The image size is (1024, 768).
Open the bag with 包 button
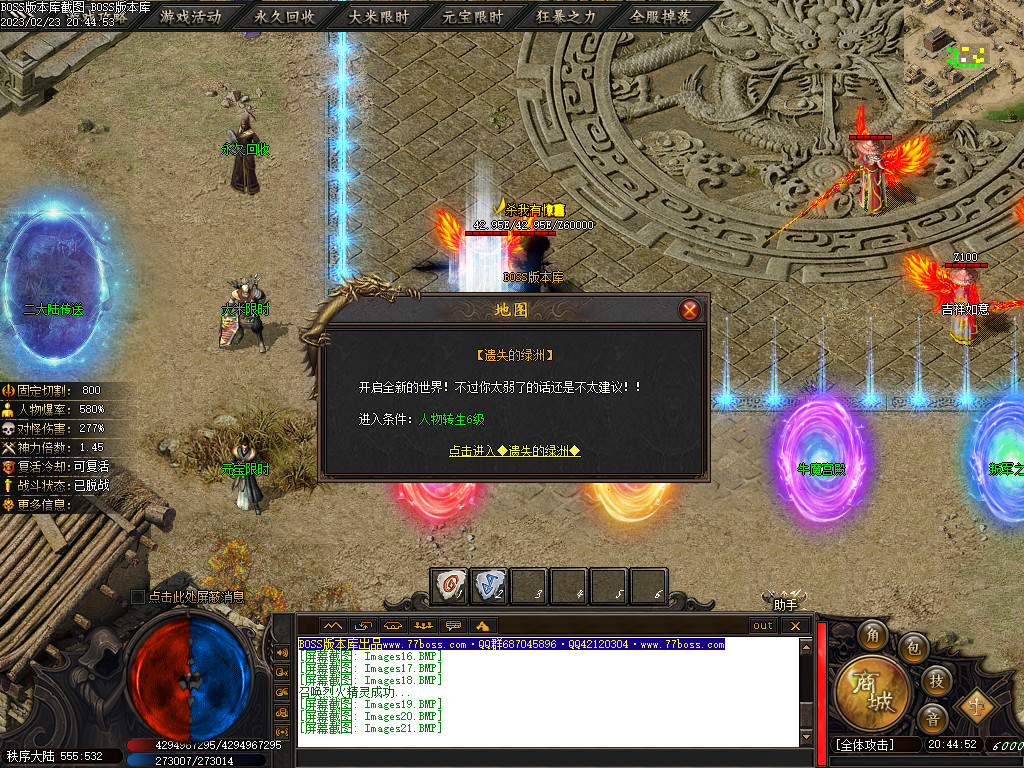(x=913, y=649)
